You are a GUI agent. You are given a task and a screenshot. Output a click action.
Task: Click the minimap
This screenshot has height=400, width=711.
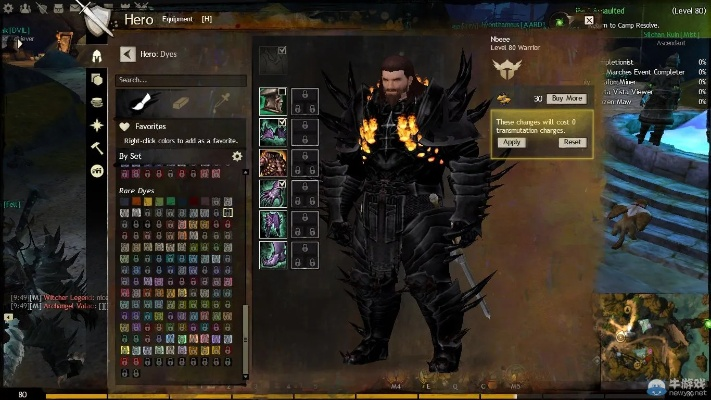(x=648, y=340)
